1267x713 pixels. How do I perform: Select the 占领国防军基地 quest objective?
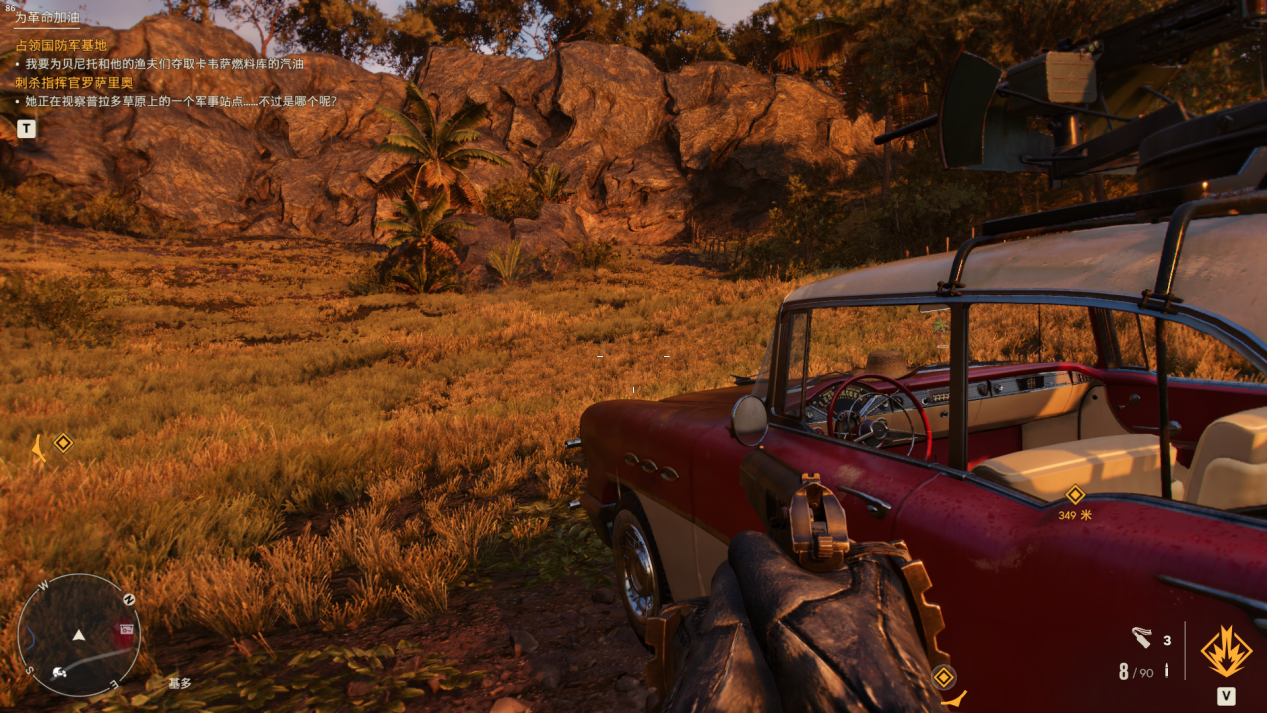click(x=60, y=46)
